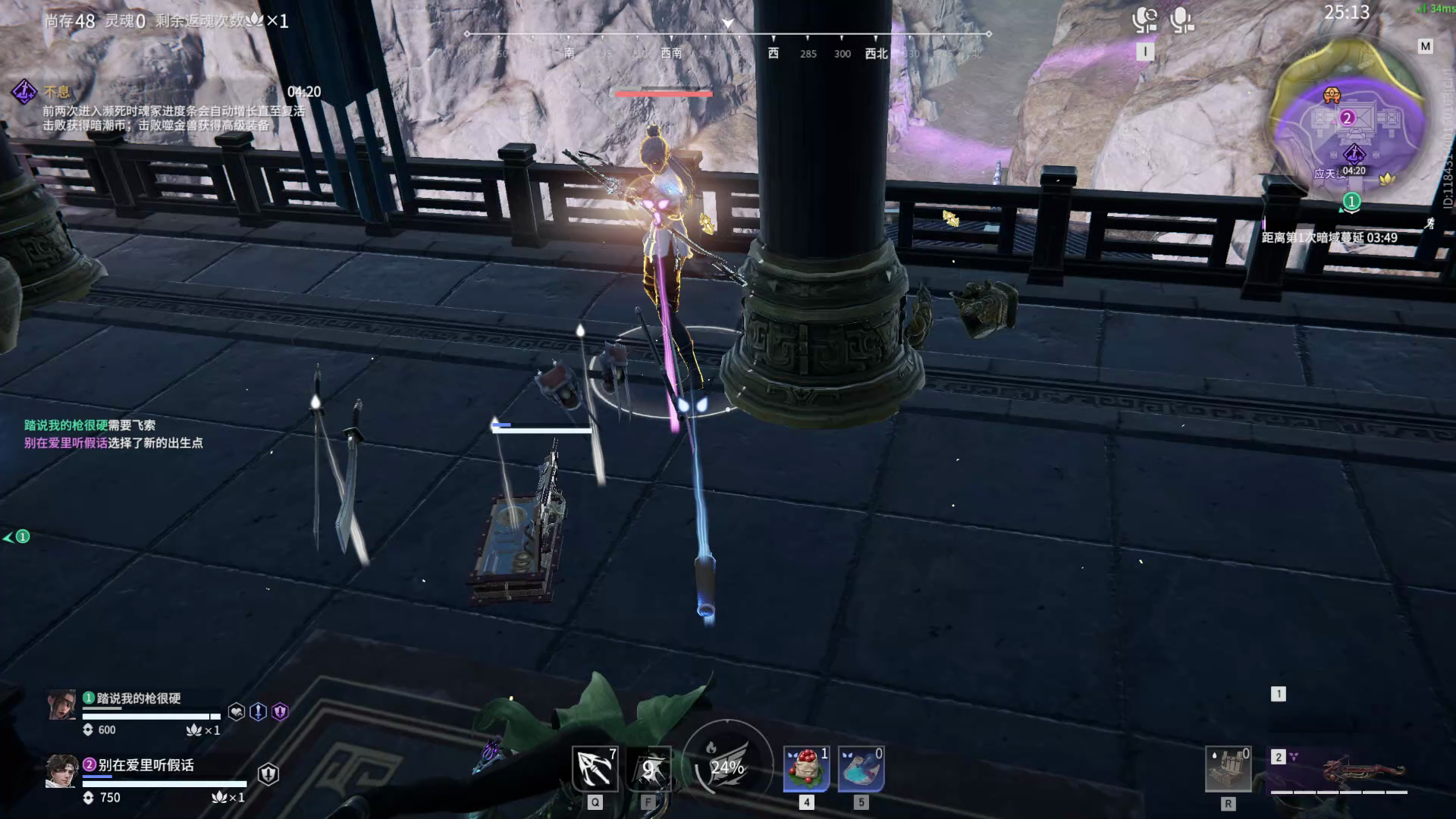Viewport: 1456px width, 819px height.
Task: Click the purple teammate 2 marker on minimap
Action: pos(1348,118)
